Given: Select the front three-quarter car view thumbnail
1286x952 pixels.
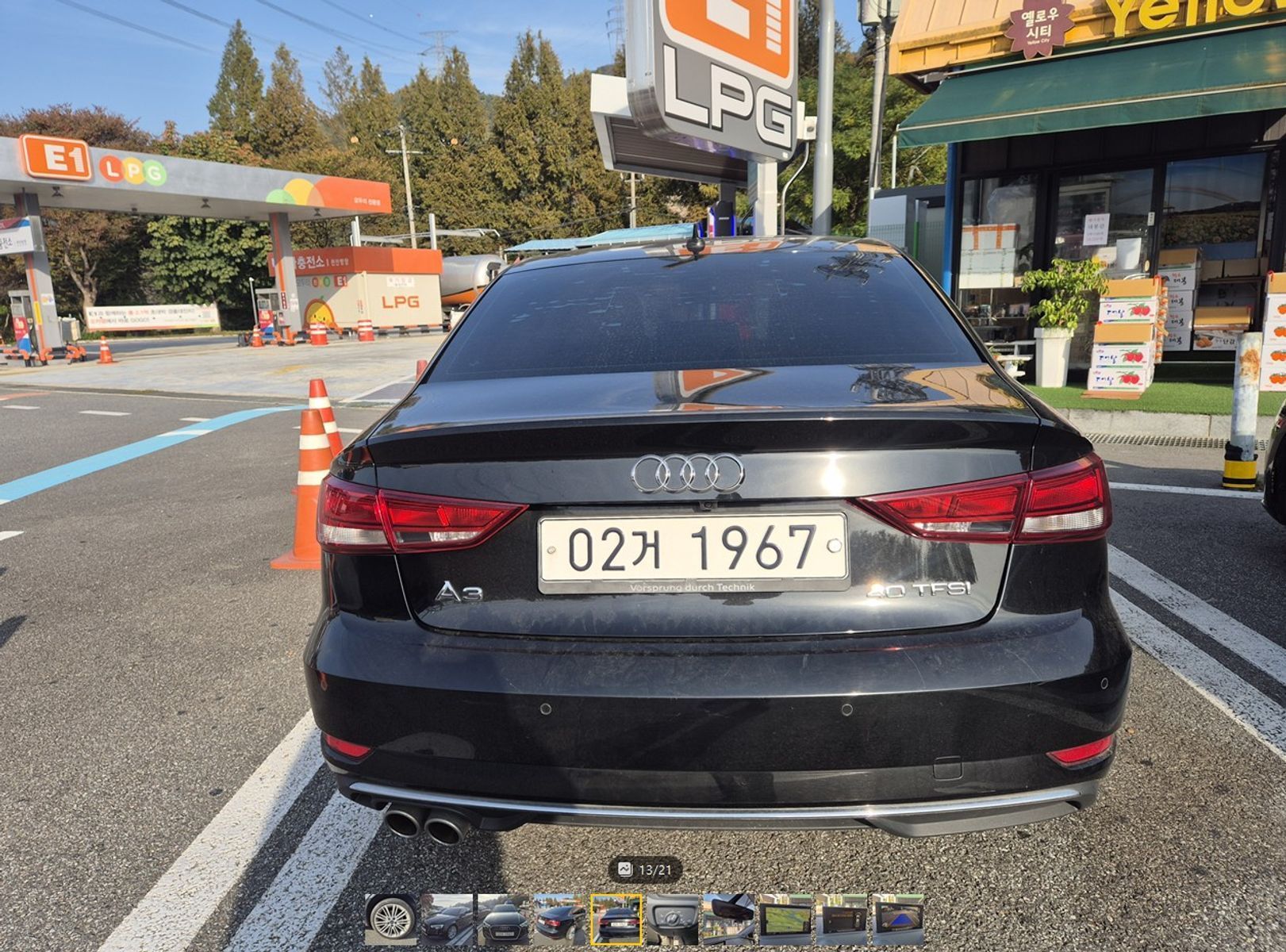Looking at the screenshot, I should coord(447,919).
